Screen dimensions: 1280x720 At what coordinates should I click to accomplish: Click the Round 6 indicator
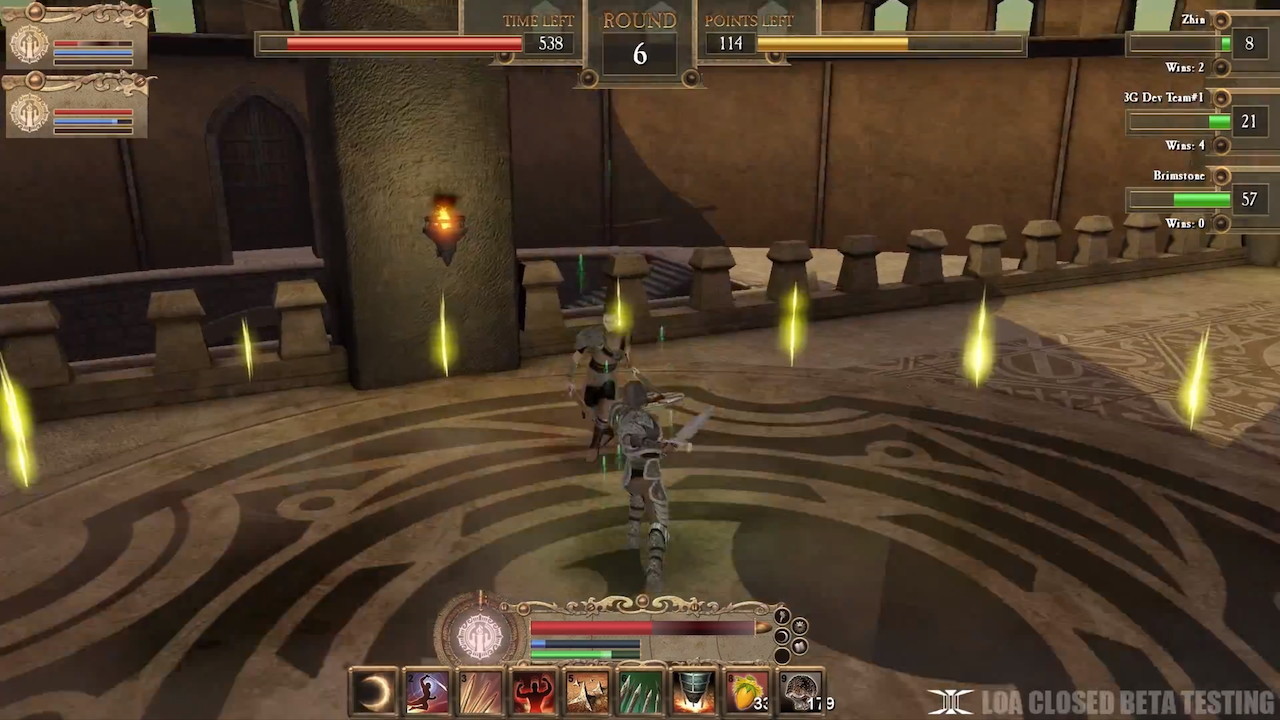(640, 38)
